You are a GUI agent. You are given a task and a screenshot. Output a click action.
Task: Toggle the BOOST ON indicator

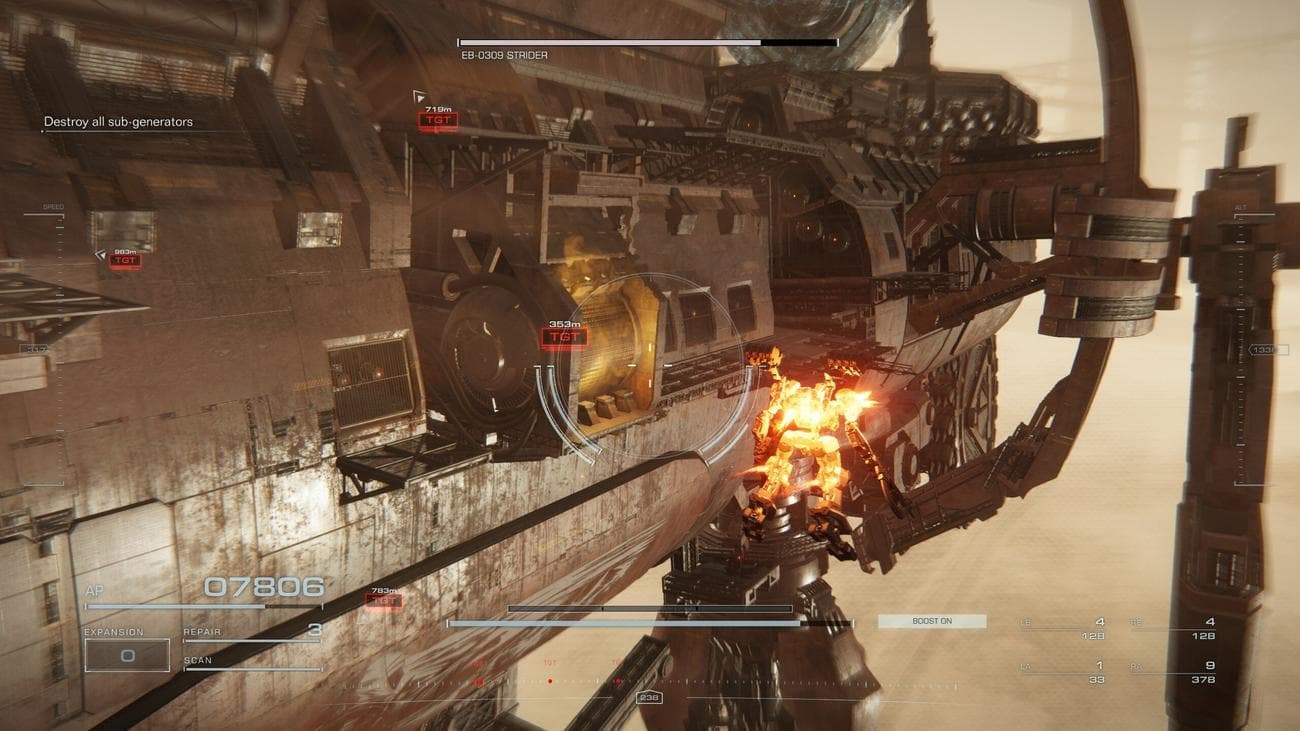coord(932,621)
